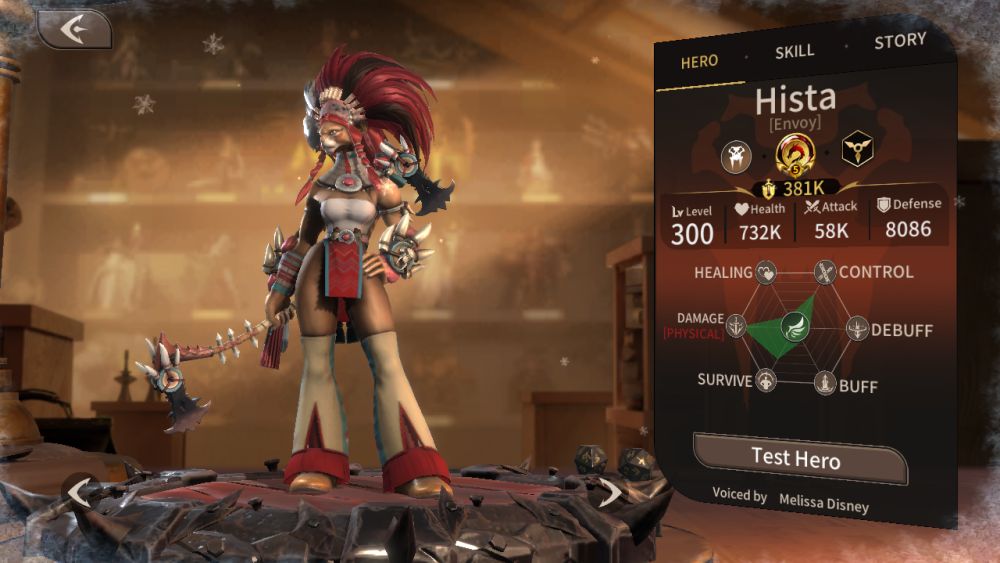
Task: Click the physical DAMAGE attribute icon
Action: point(737,326)
